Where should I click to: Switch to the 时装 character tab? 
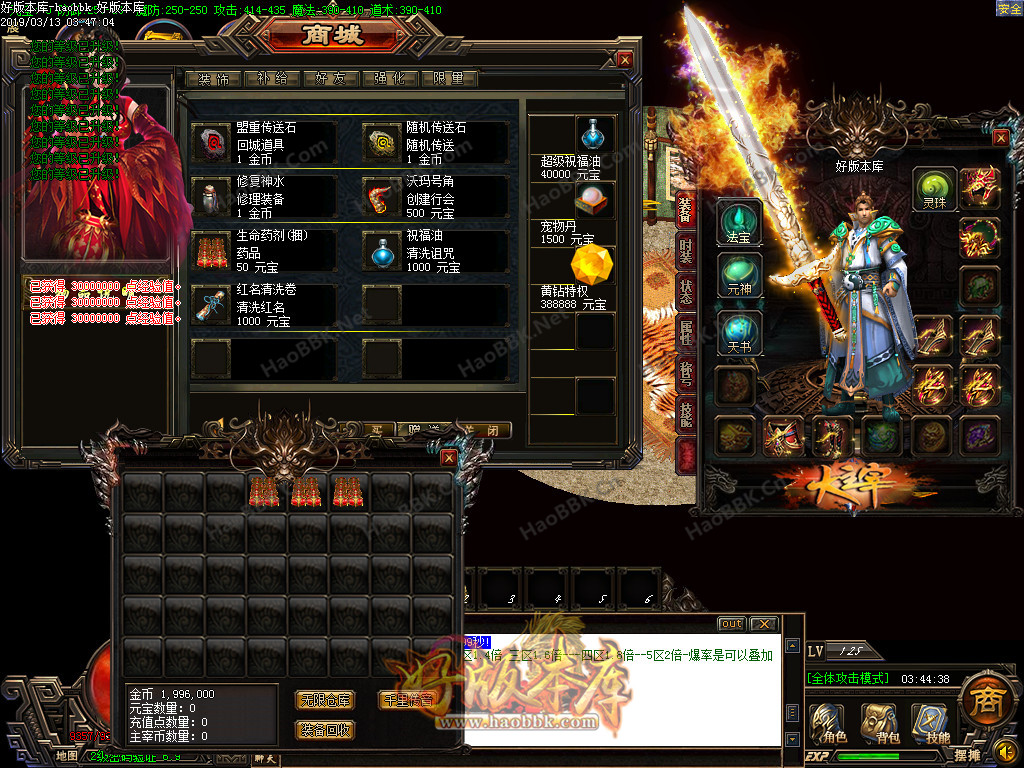686,252
